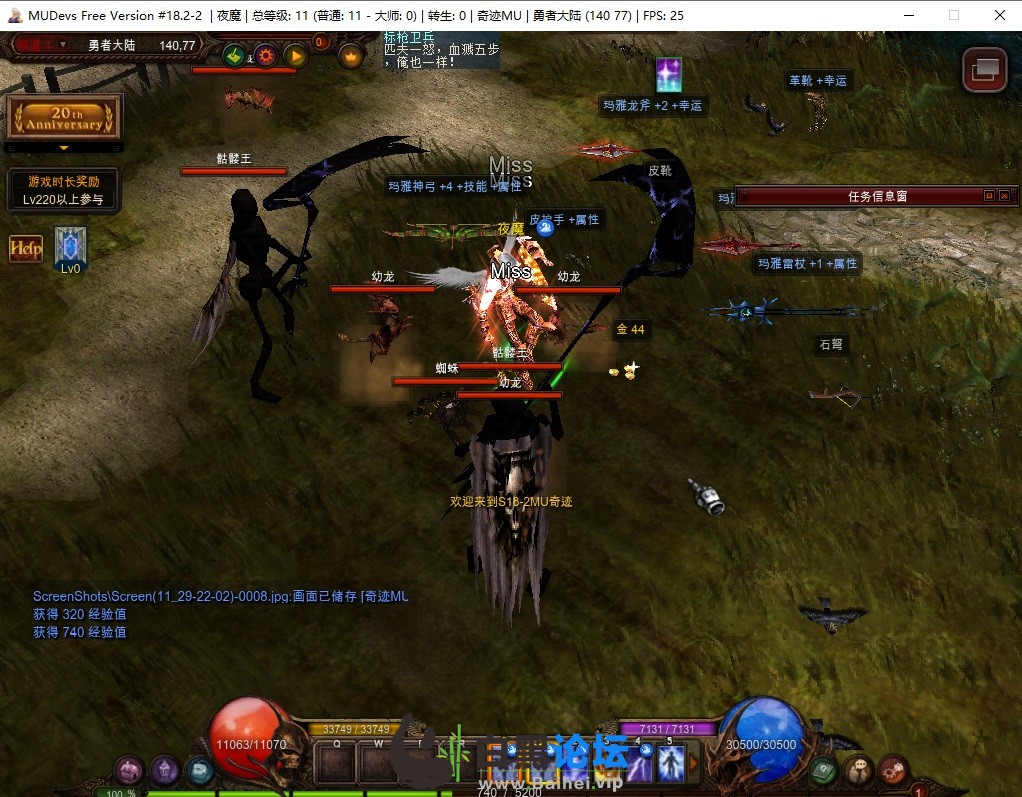Click the 游戏时长奖励 reward panel
The image size is (1022, 797).
click(x=63, y=190)
